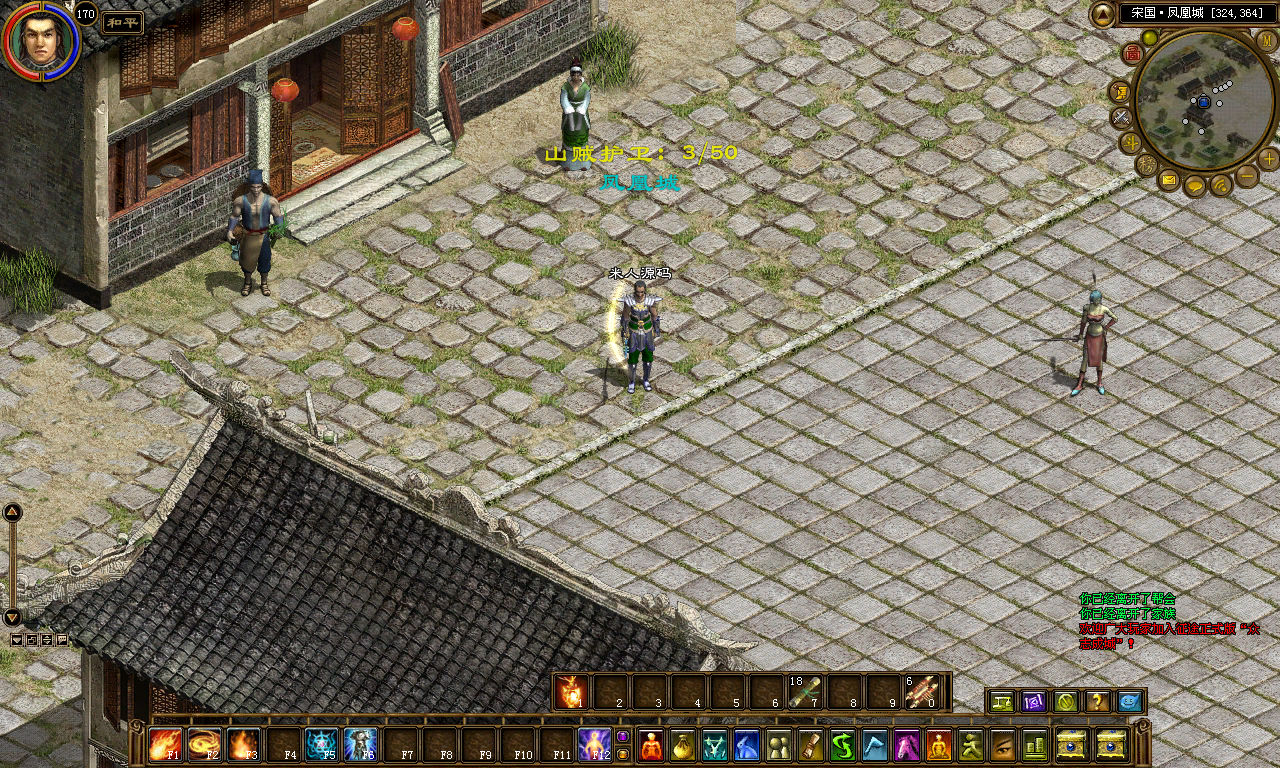Viewport: 1280px width, 768px height.
Task: Toggle the 和平 PK mode button
Action: (121, 22)
